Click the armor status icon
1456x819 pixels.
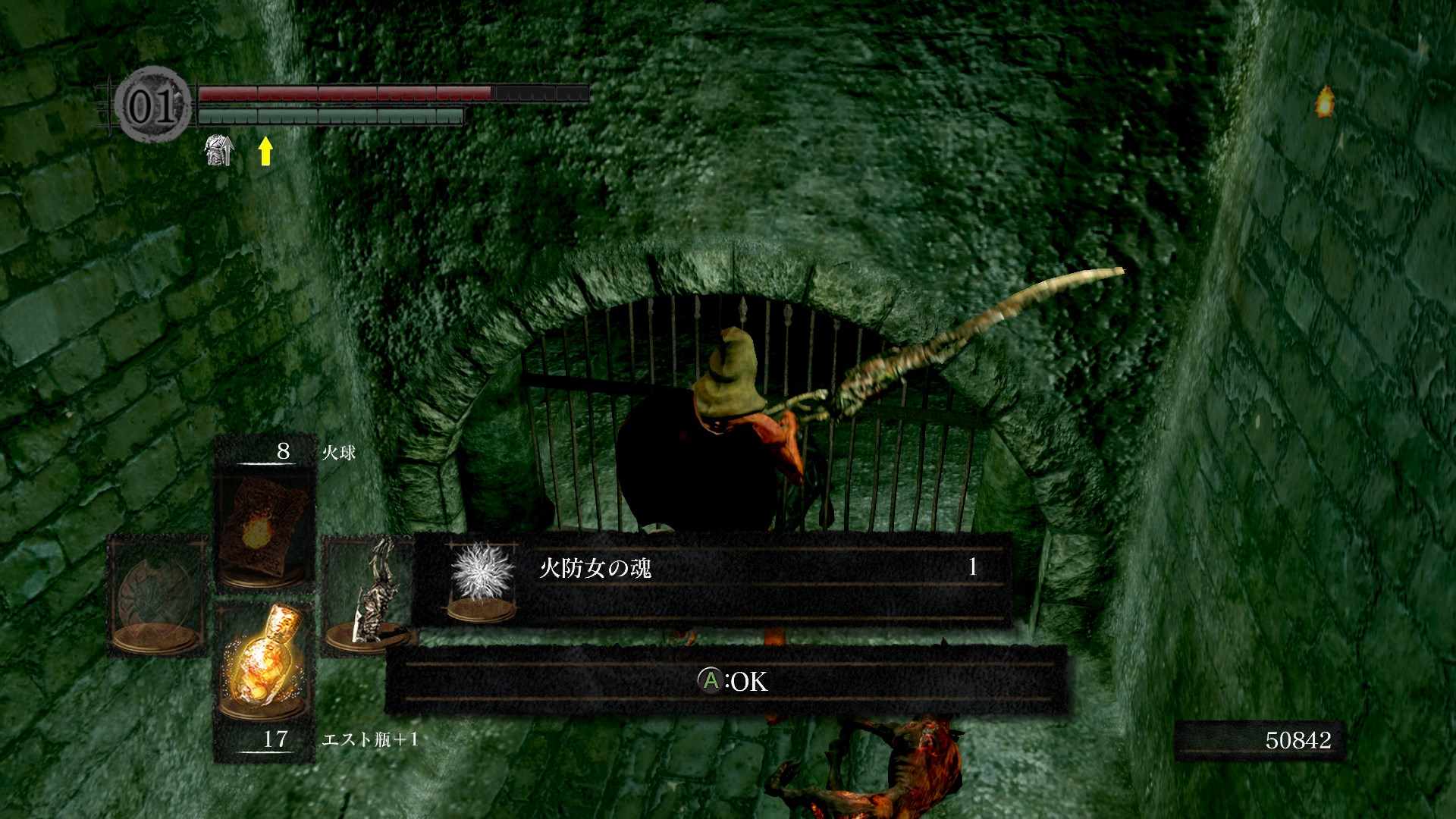click(218, 150)
